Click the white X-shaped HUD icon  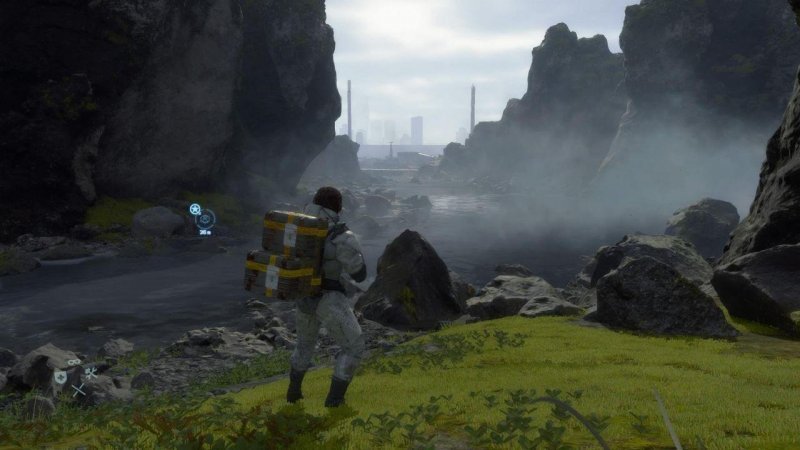[78, 390]
